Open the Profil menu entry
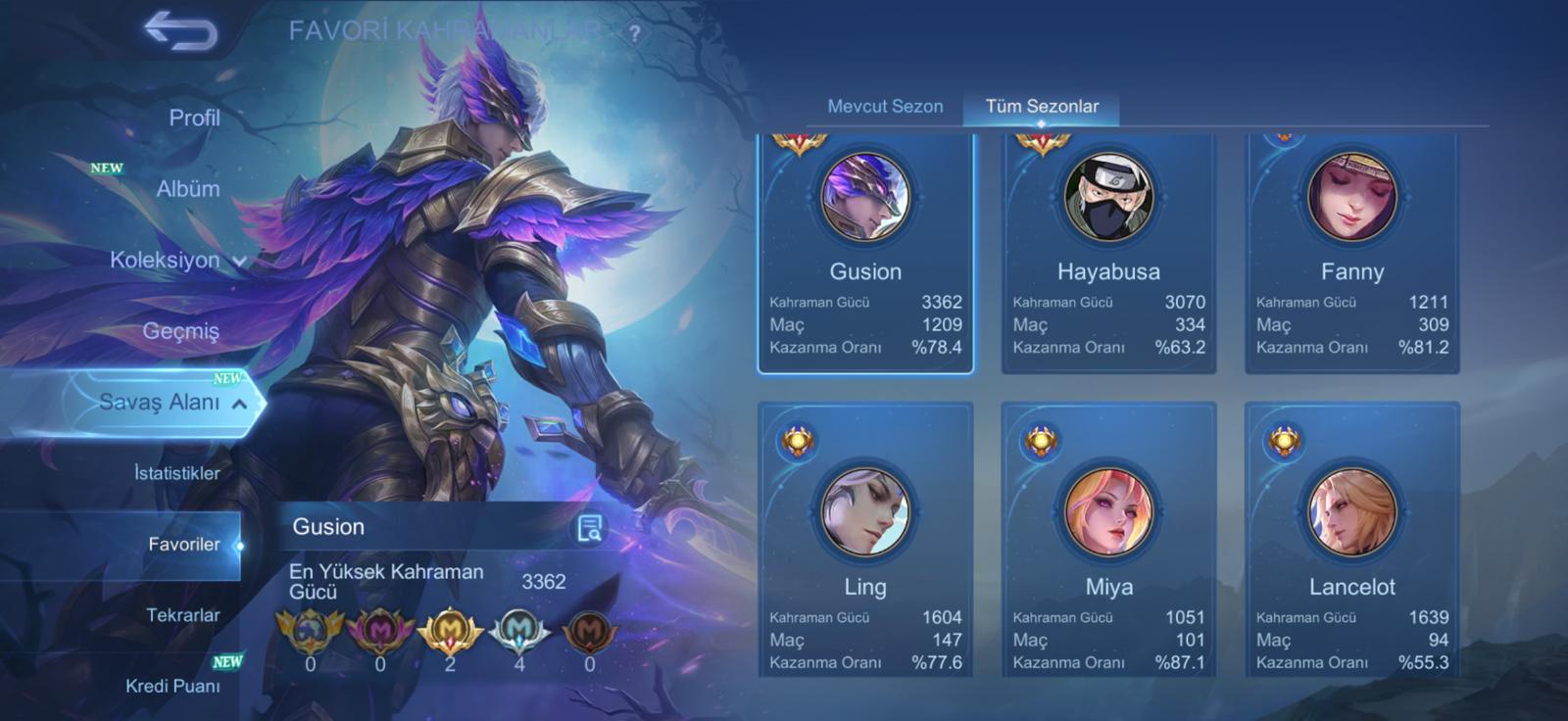The height and width of the screenshot is (721, 1568). click(194, 119)
